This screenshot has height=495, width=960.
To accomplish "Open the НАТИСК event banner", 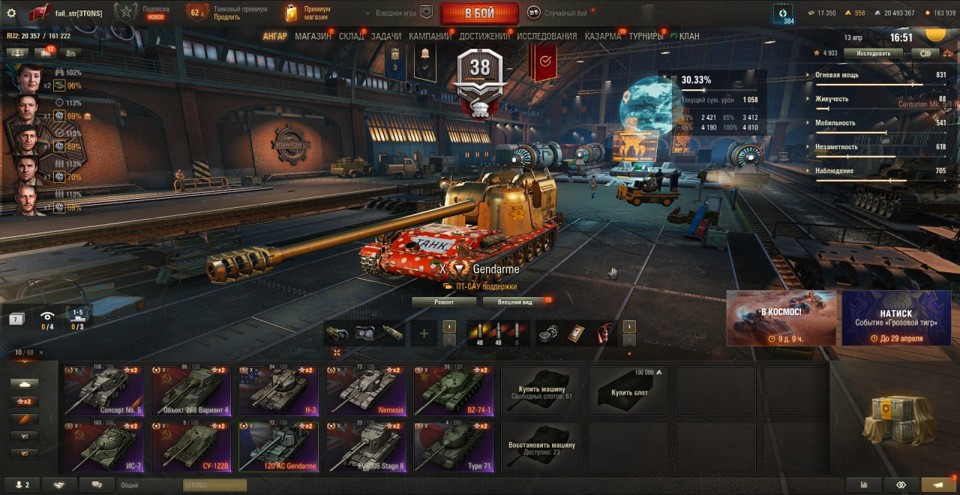I will pos(895,318).
